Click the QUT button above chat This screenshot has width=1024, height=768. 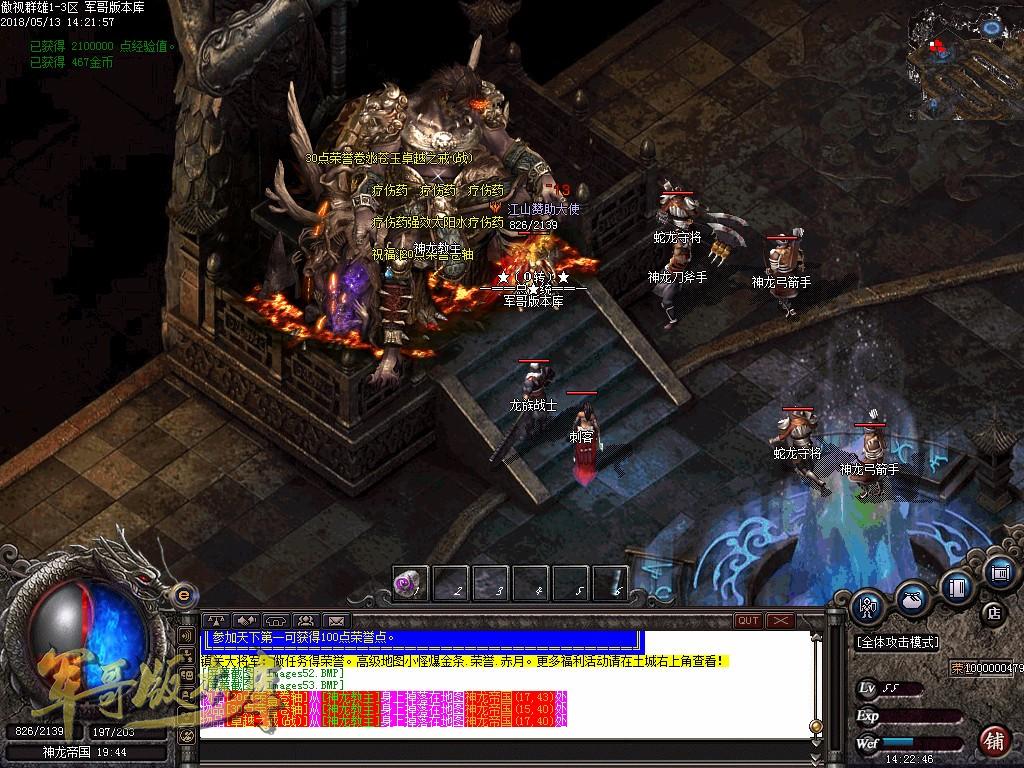click(748, 621)
